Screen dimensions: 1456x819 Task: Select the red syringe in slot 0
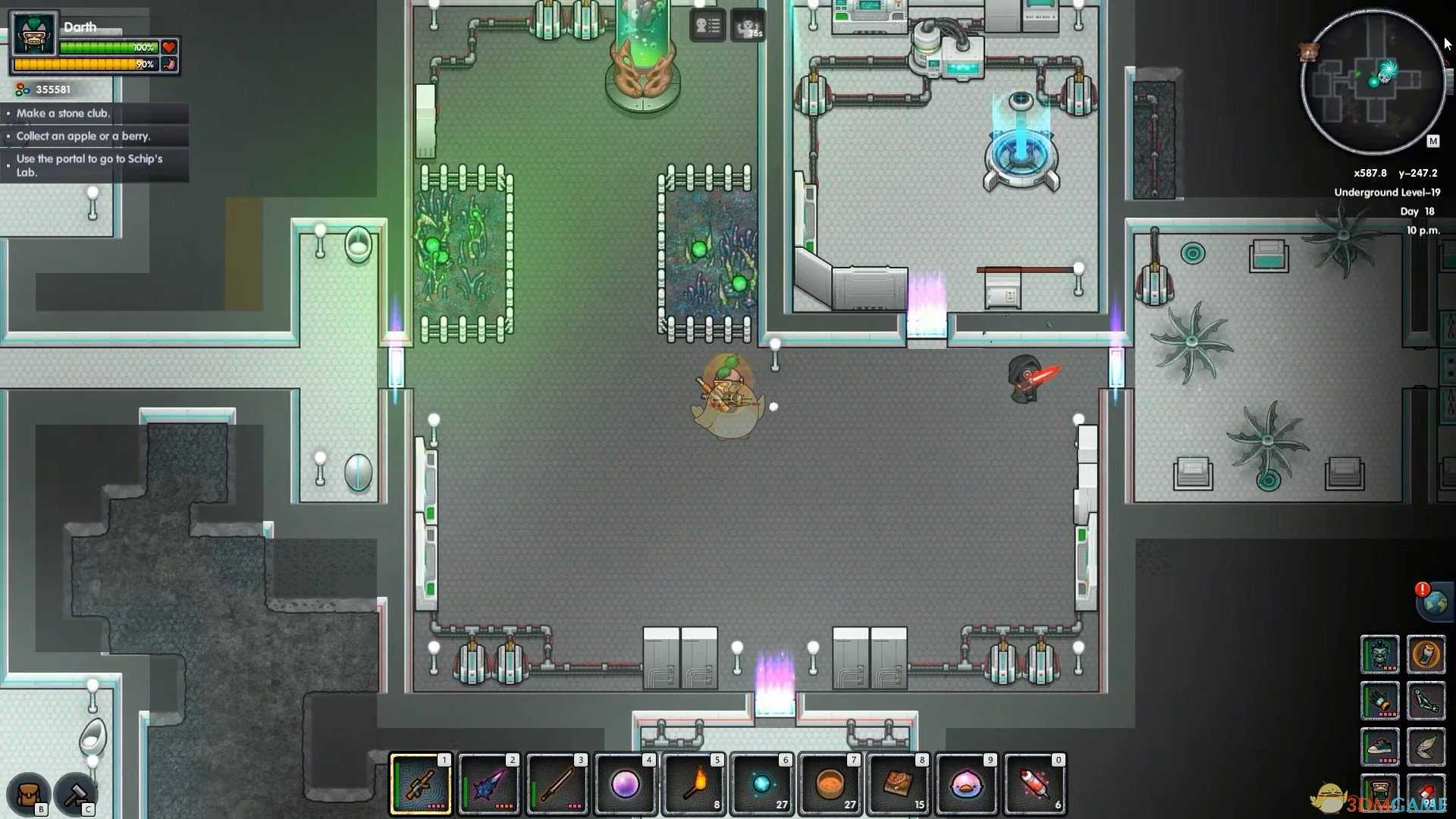tap(1035, 784)
